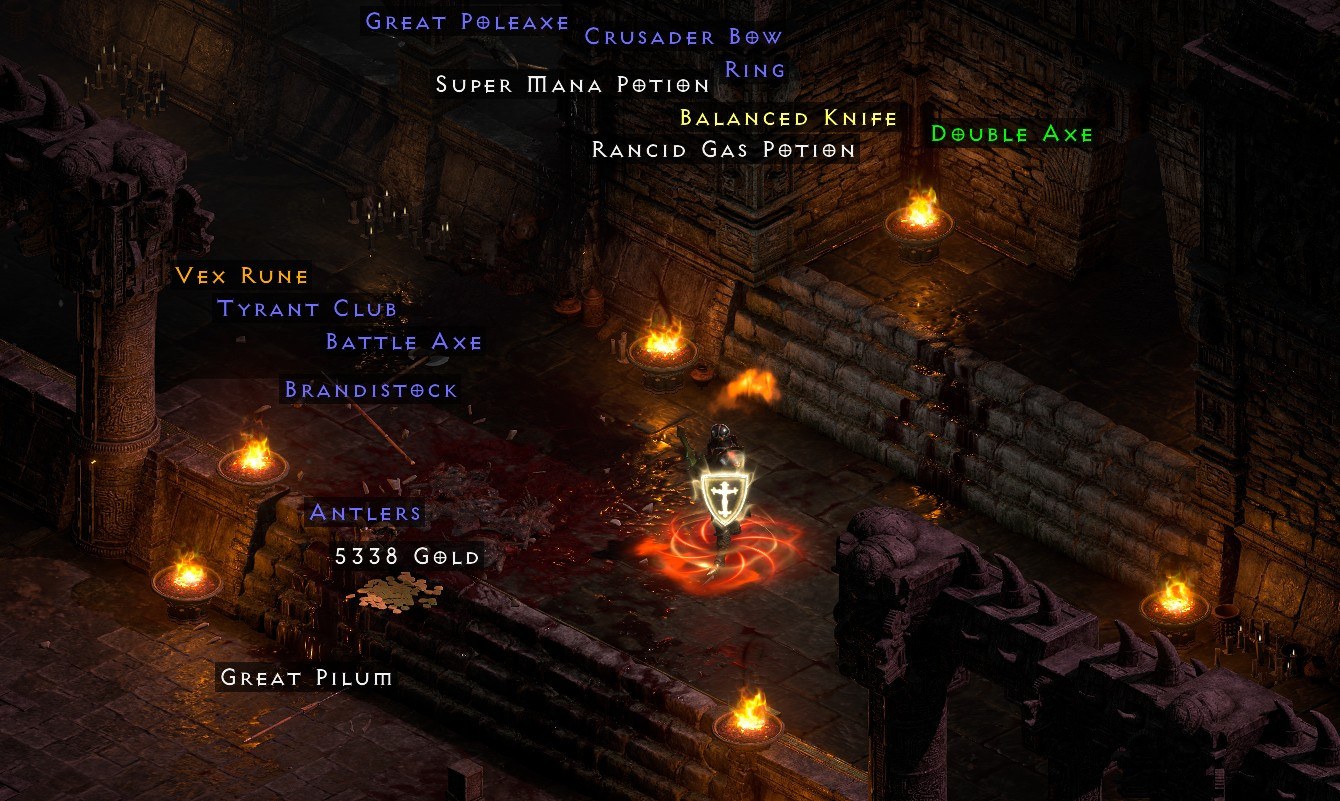Pick up the Great Poleaxe
Image resolution: width=1340 pixels, height=801 pixels.
click(x=466, y=21)
